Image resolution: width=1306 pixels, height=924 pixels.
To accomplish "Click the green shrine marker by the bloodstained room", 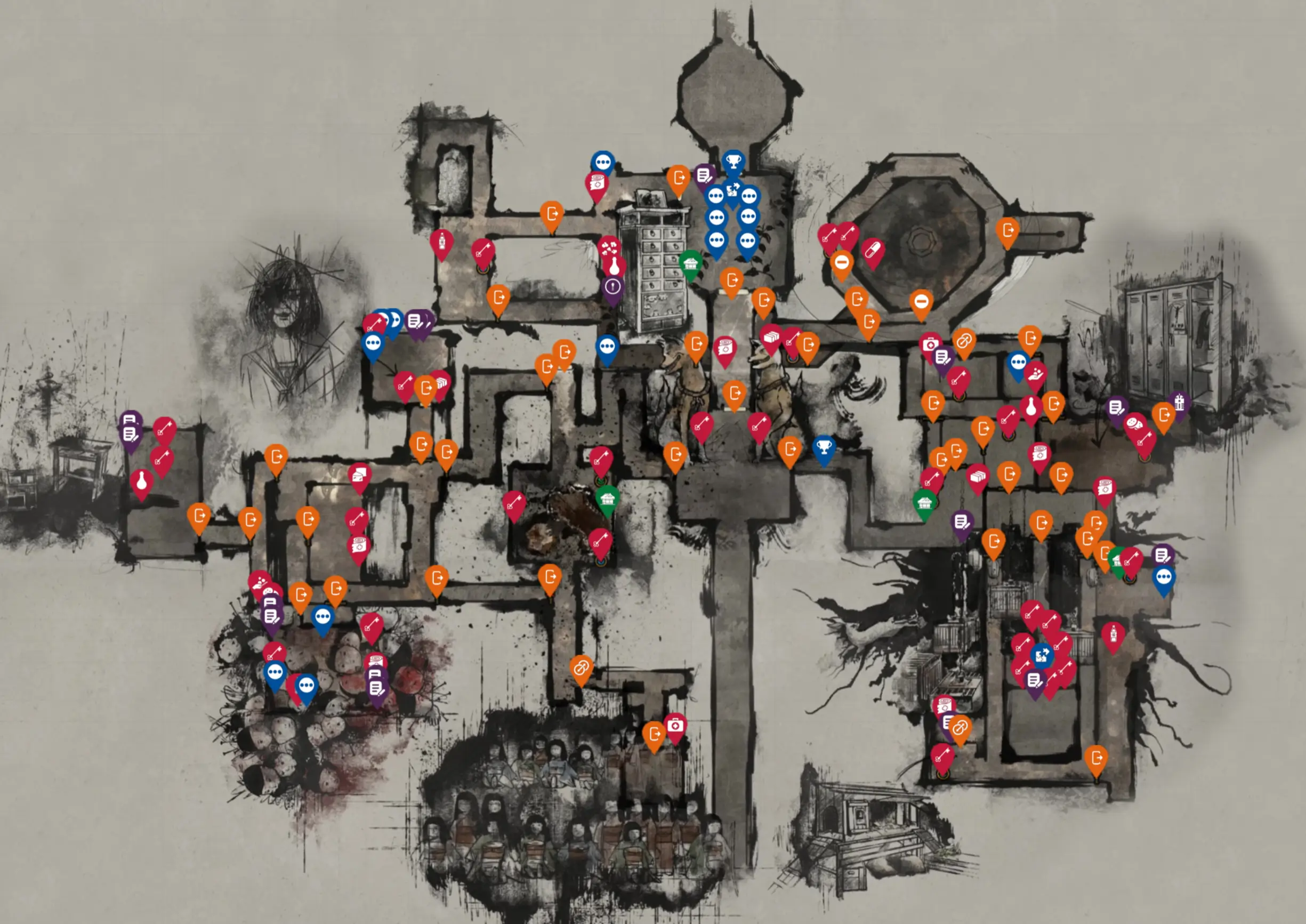I will pos(607,499).
